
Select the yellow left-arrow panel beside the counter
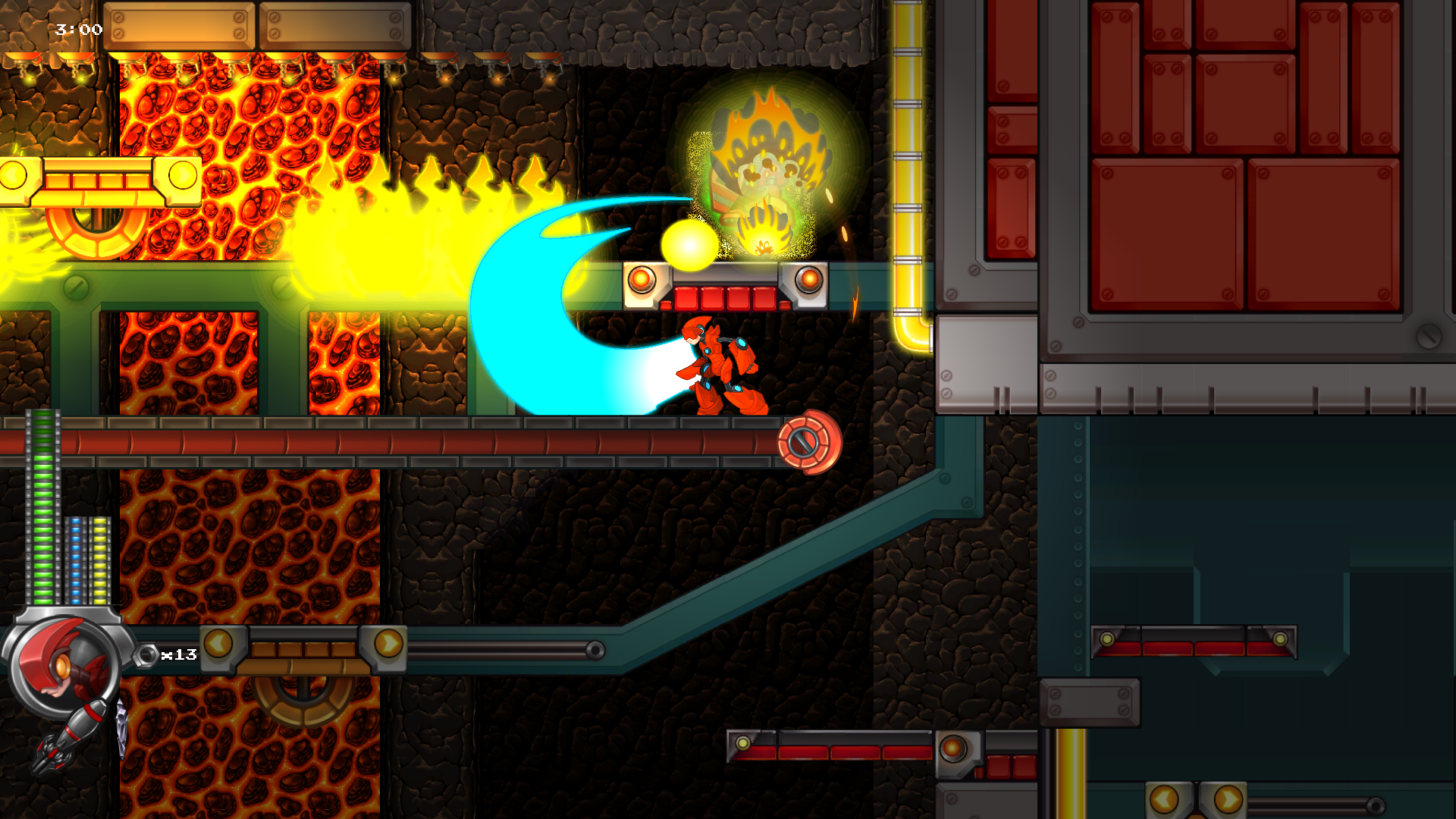click(217, 645)
